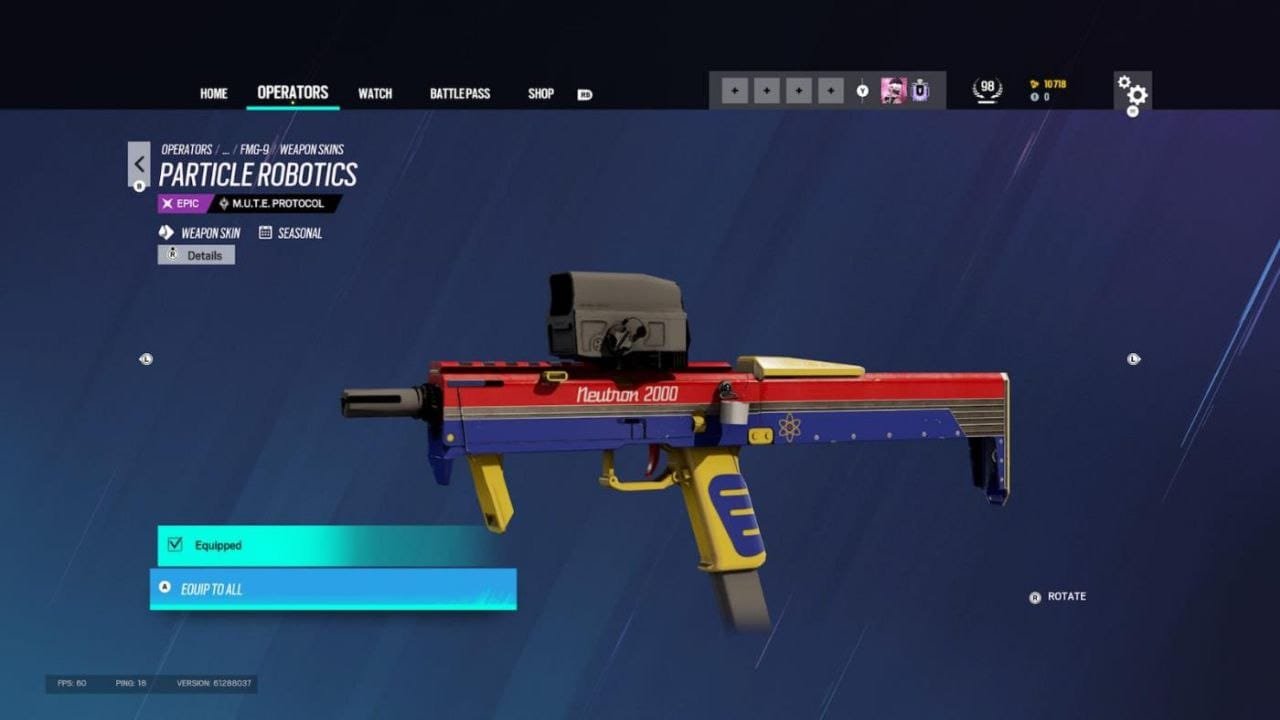Image resolution: width=1280 pixels, height=720 pixels.
Task: Show the skin Details
Action: [x=196, y=255]
